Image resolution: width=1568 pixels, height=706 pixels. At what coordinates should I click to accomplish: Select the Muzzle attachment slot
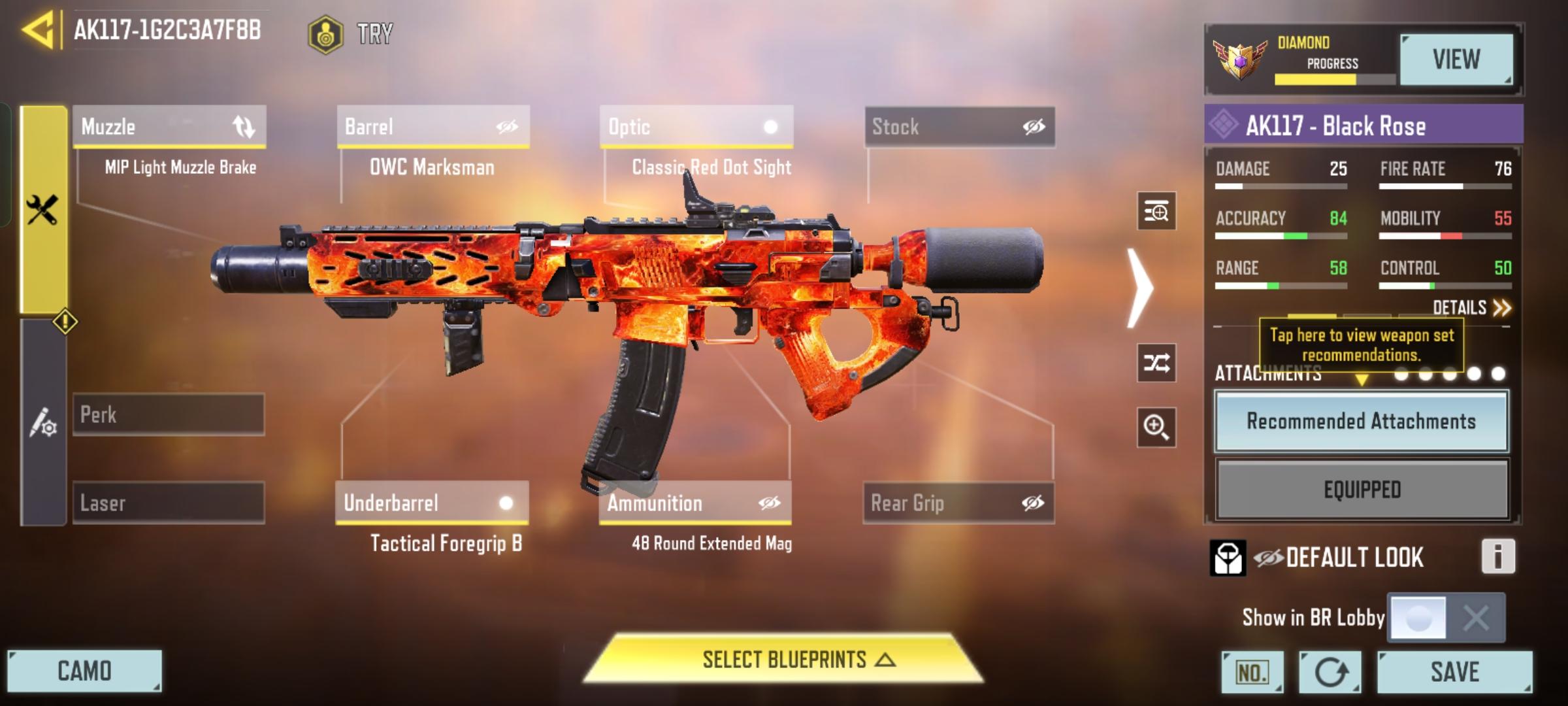click(170, 127)
